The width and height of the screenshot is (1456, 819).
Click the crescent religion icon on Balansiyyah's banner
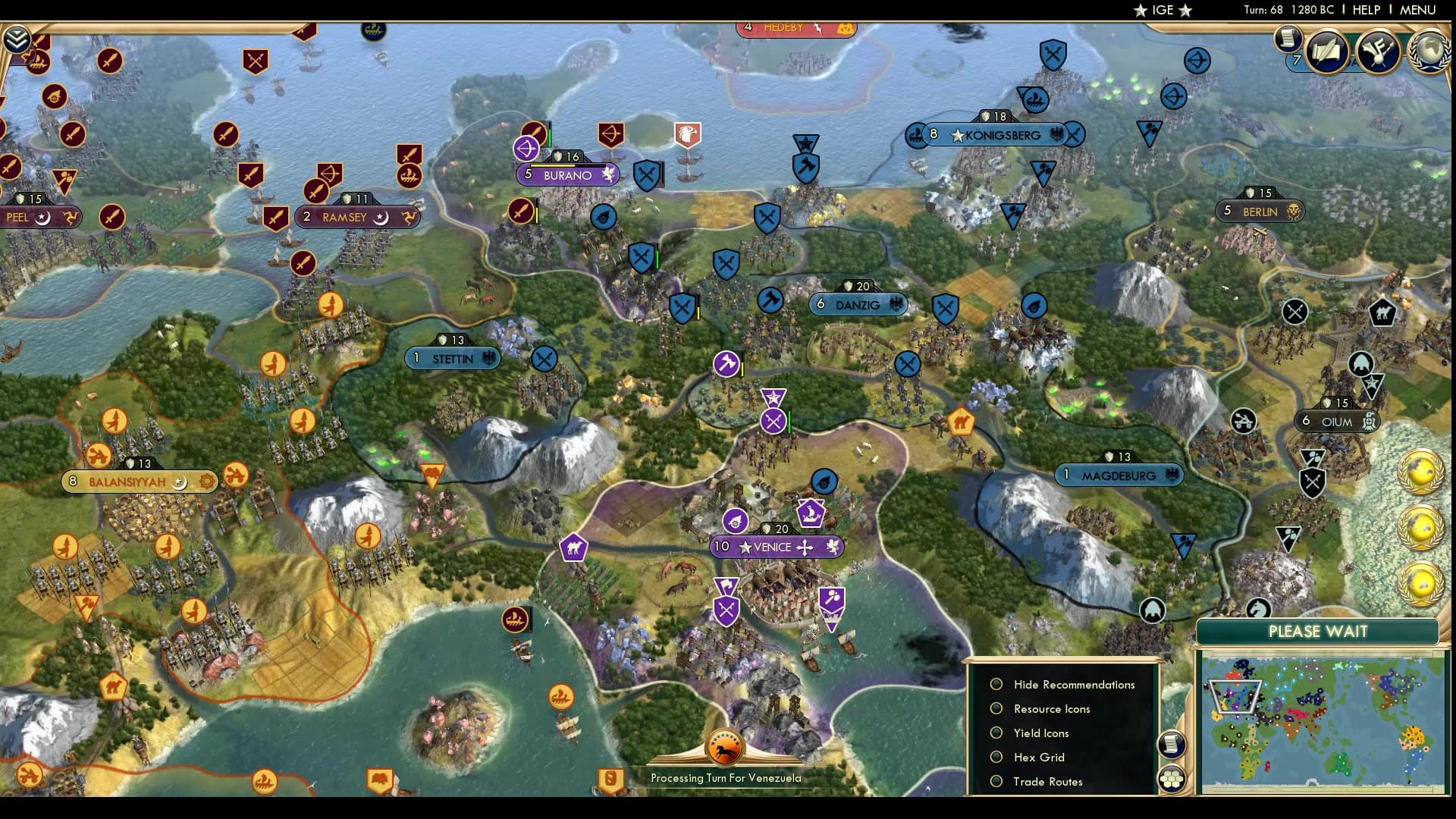(x=179, y=481)
